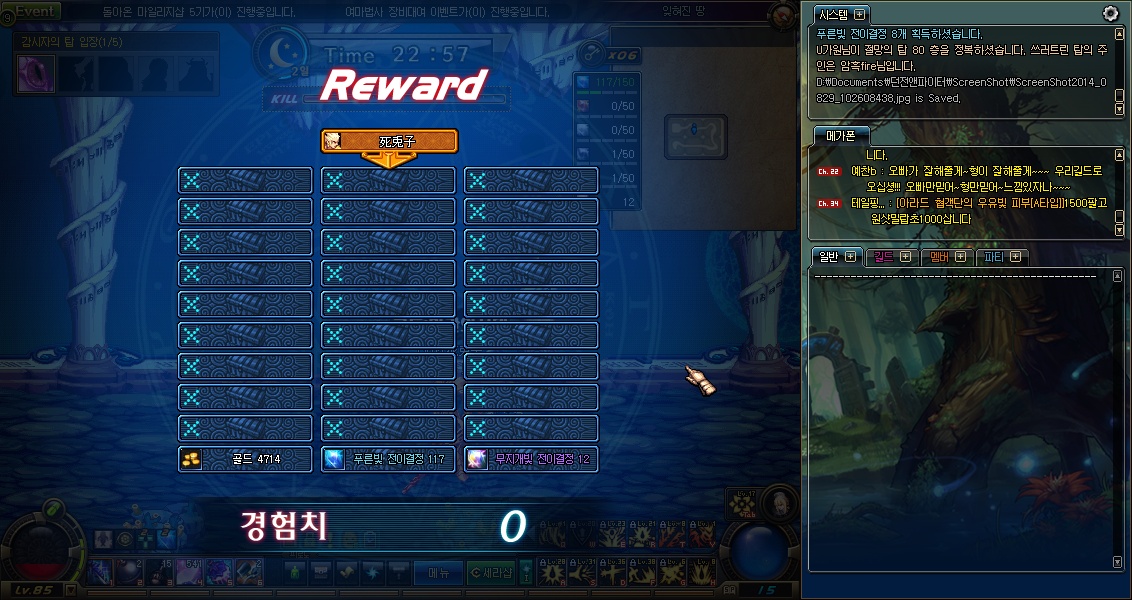Click the 死兔子 player name plate

[389, 142]
